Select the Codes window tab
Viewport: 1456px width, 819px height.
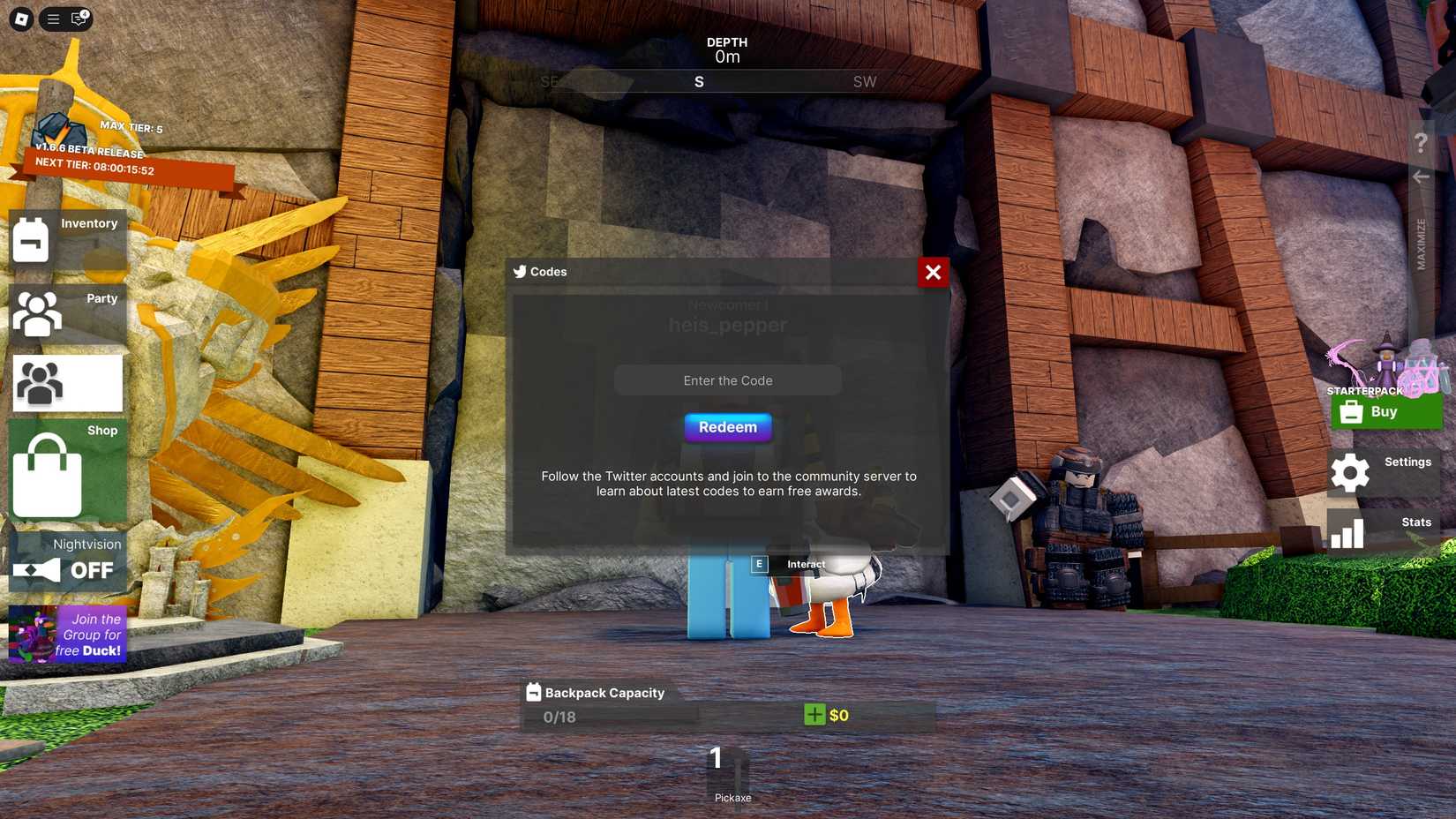(539, 272)
